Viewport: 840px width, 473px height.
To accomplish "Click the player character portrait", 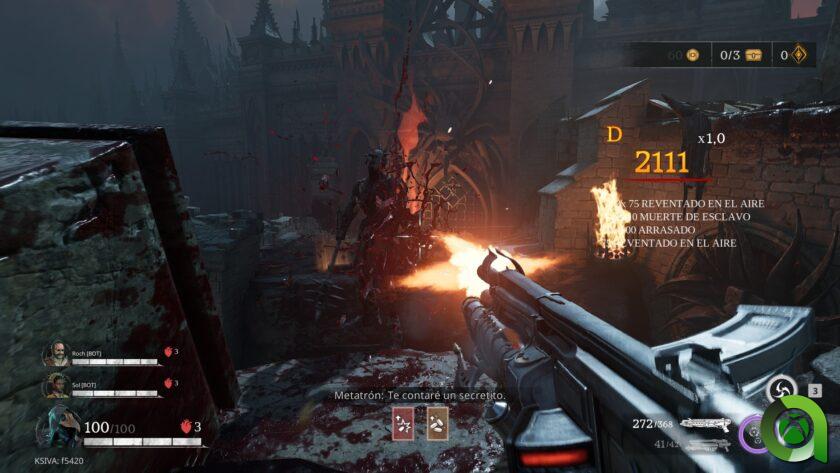I will click(x=57, y=428).
